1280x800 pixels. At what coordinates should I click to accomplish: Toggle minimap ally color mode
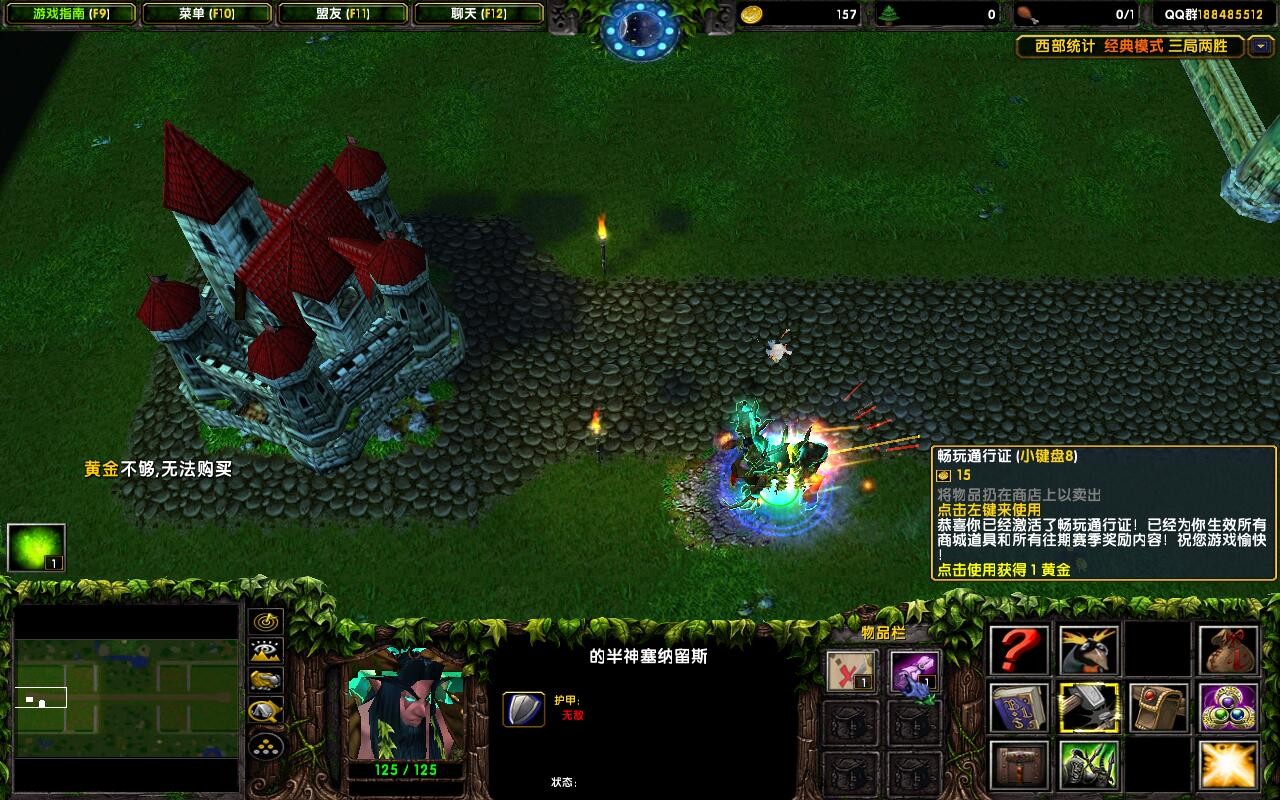[x=266, y=681]
